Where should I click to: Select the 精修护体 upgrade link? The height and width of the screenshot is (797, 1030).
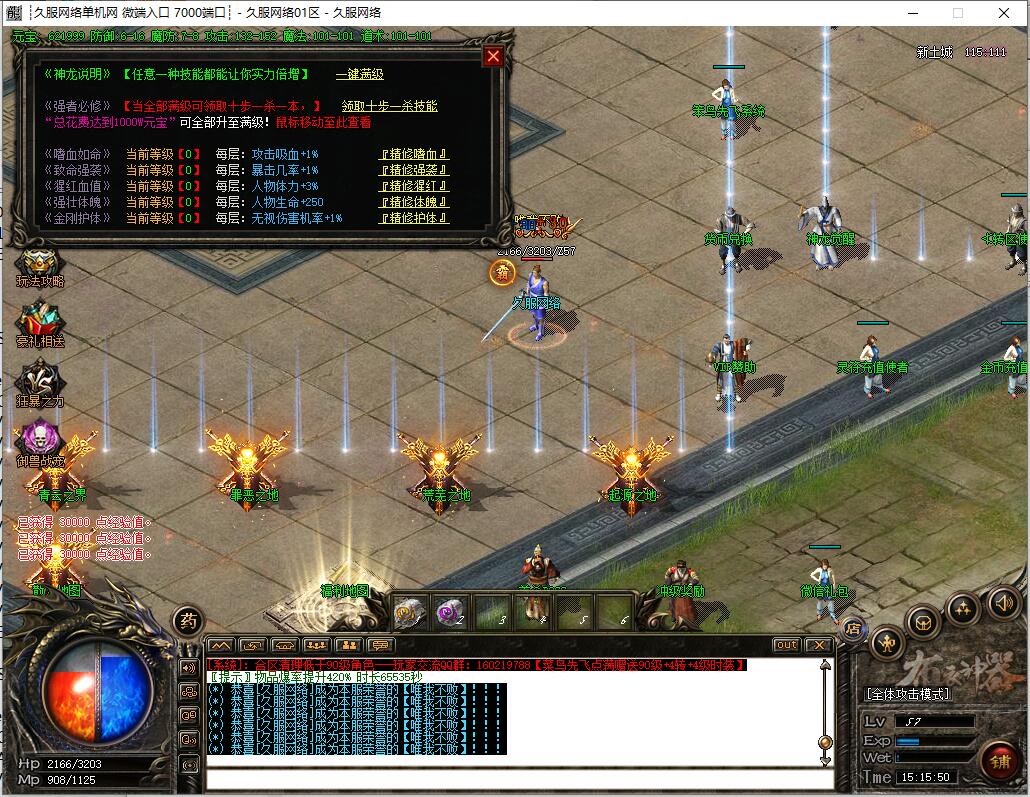point(414,218)
